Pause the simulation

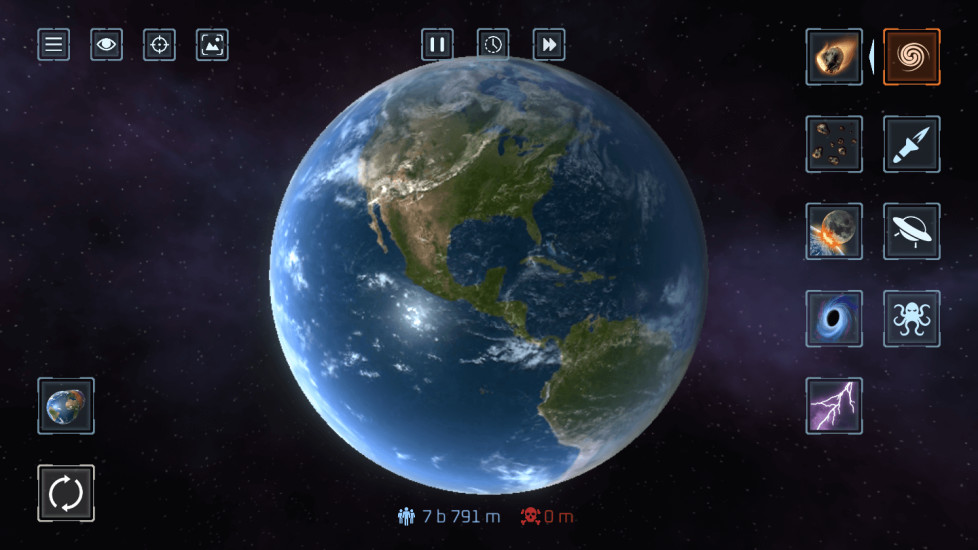(x=437, y=44)
